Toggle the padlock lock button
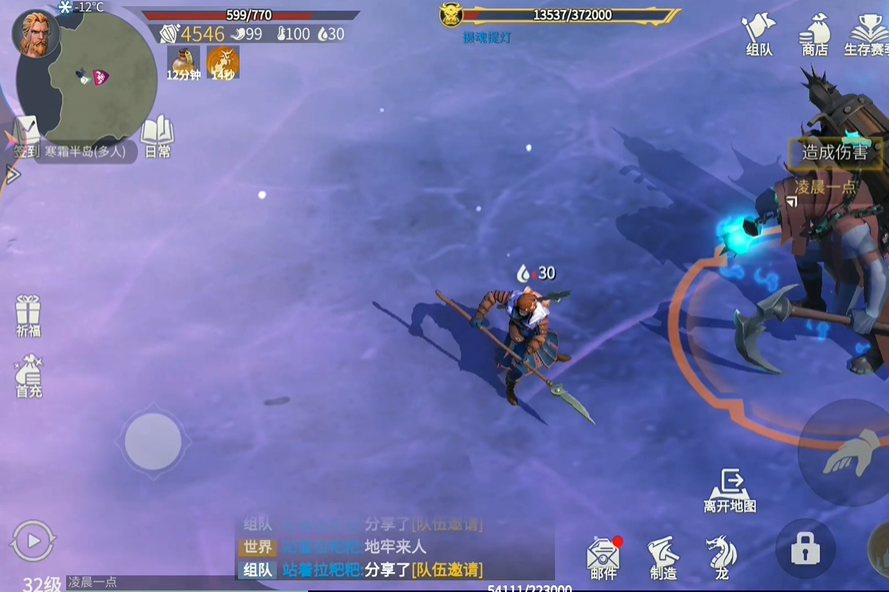 805,549
